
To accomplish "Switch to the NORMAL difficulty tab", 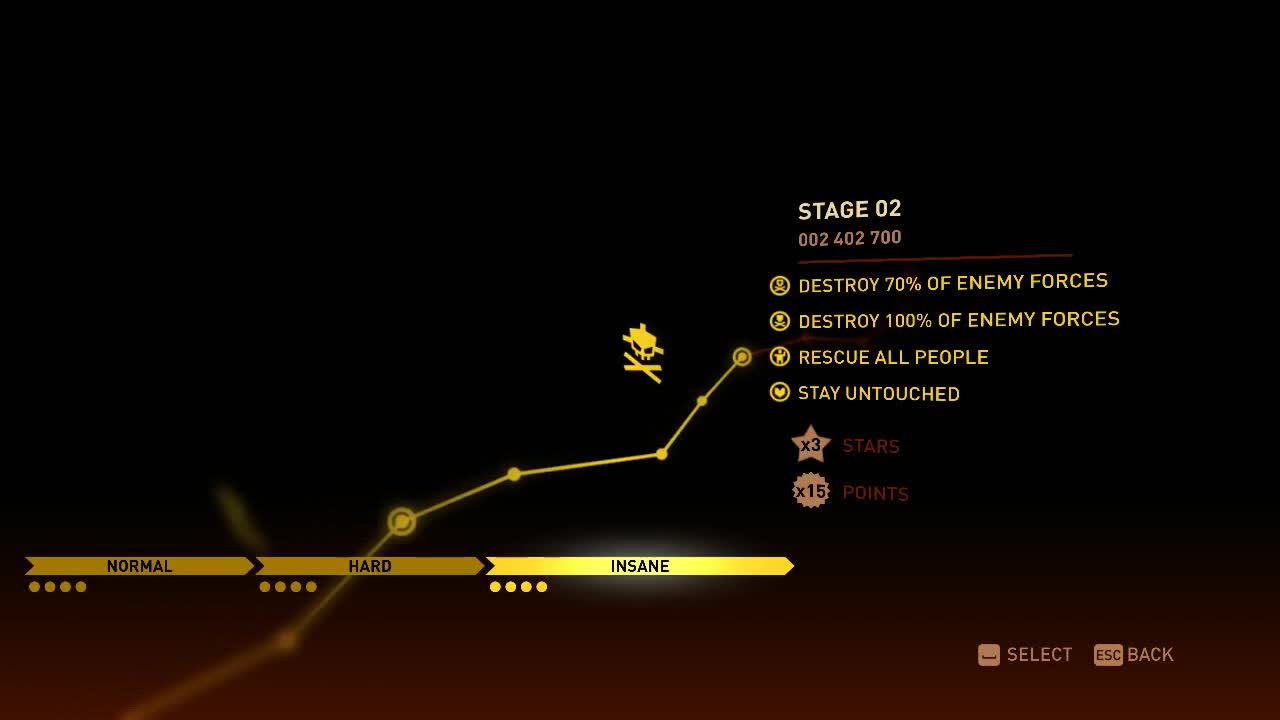I will [x=139, y=566].
